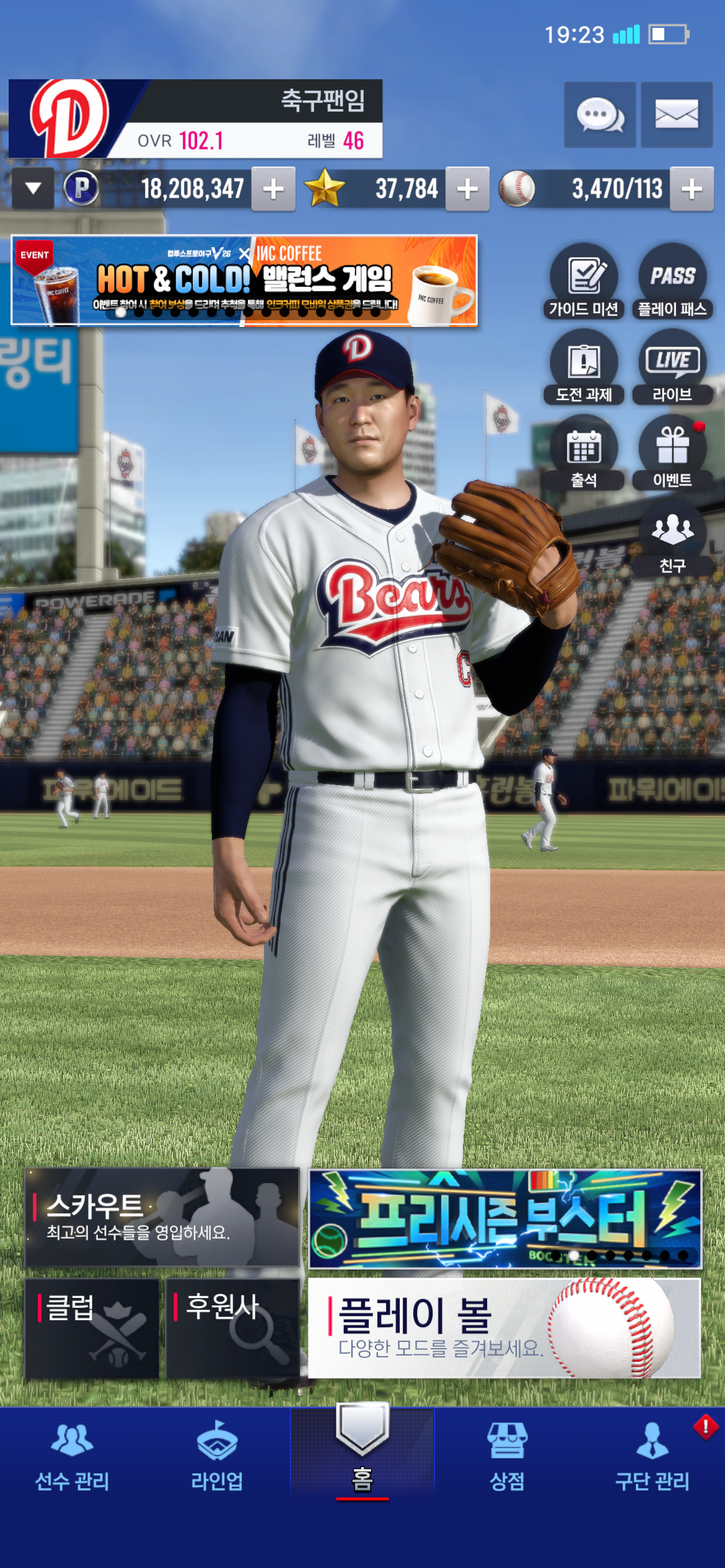
Task: Open 출석 attendance calendar
Action: pyautogui.click(x=584, y=453)
